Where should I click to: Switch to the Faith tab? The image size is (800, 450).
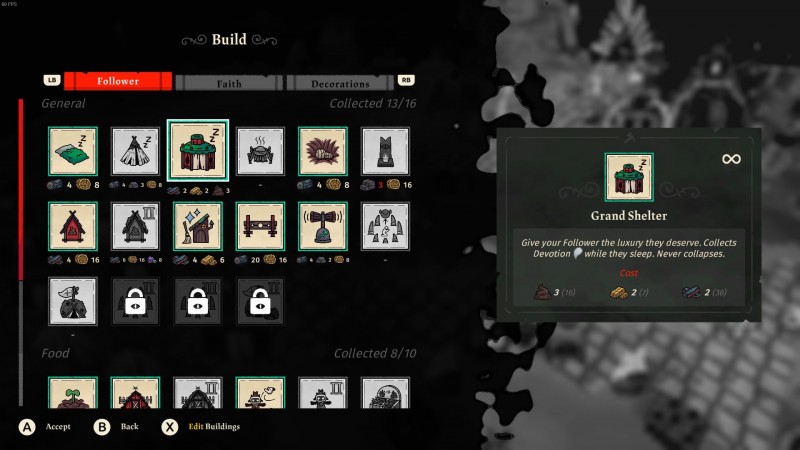(229, 83)
